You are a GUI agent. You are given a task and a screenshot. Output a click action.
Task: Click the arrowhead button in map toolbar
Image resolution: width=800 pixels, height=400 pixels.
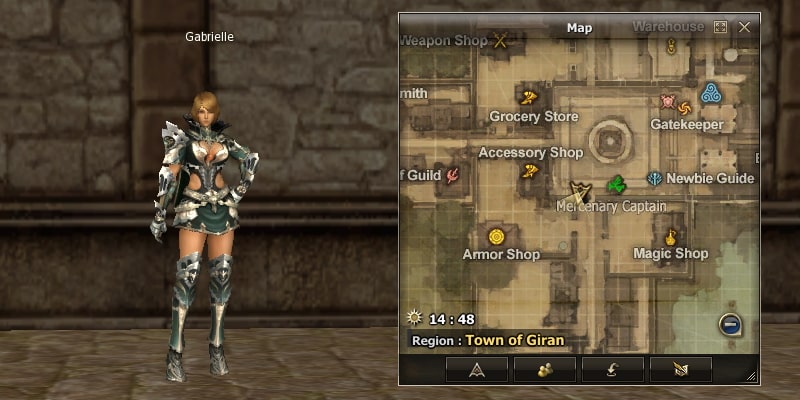tap(475, 369)
